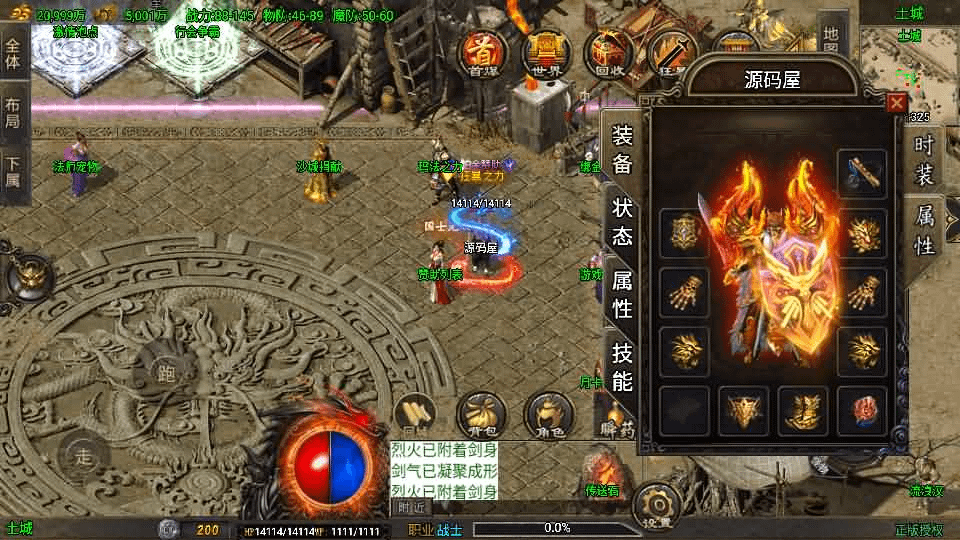Viewport: 960px width, 540px height.
Task: Select the 技能 skills tab
Action: [x=622, y=366]
